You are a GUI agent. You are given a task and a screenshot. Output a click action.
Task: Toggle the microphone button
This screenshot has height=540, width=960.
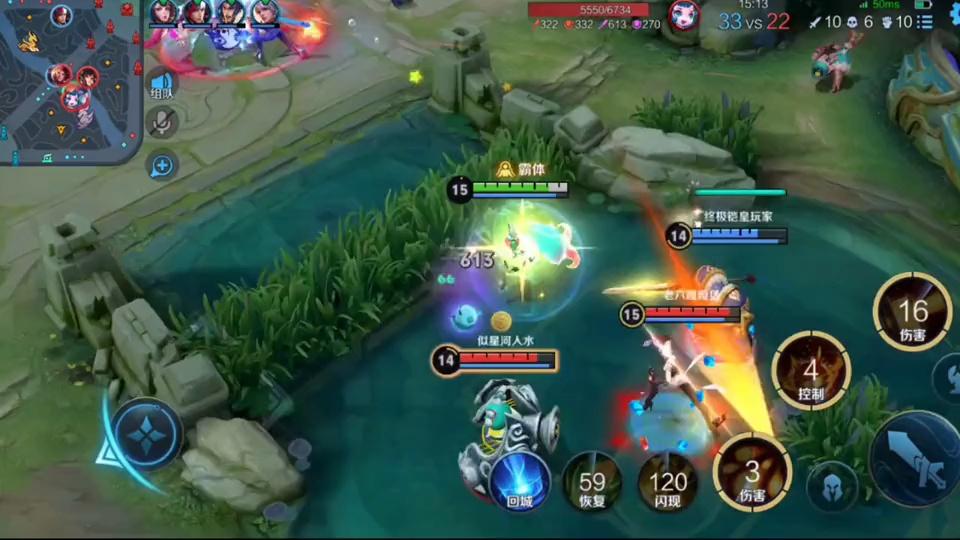[161, 122]
